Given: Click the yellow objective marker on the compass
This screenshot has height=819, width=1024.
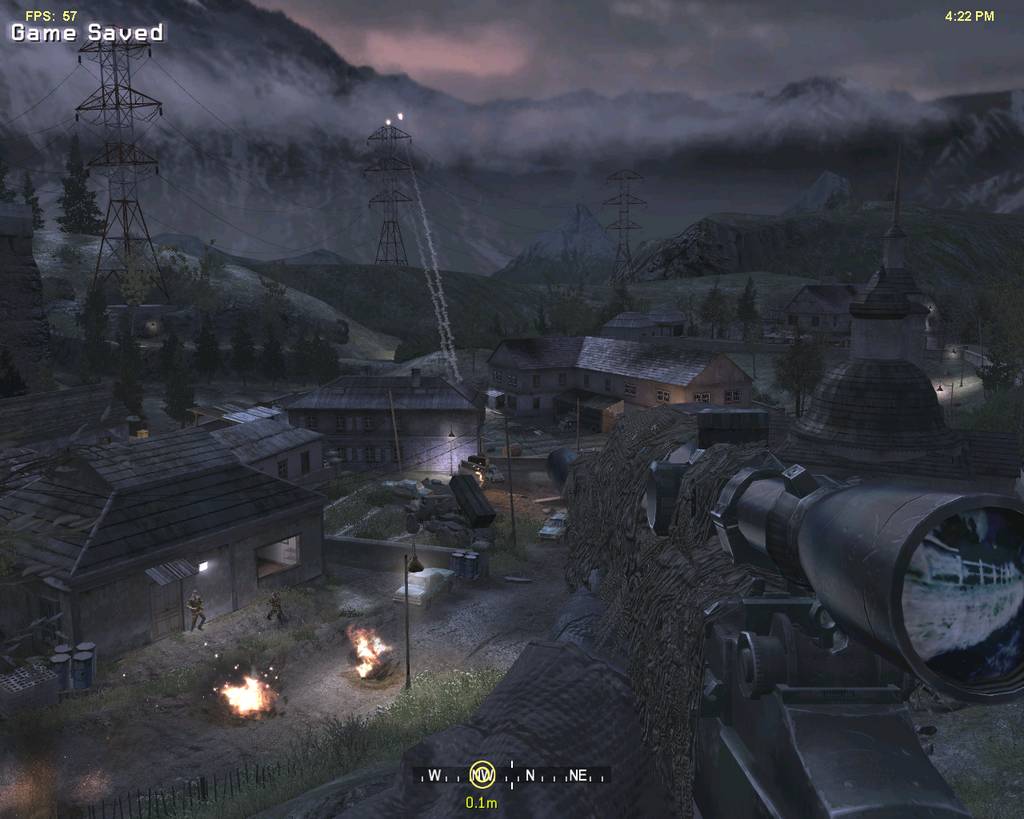Looking at the screenshot, I should [x=483, y=774].
